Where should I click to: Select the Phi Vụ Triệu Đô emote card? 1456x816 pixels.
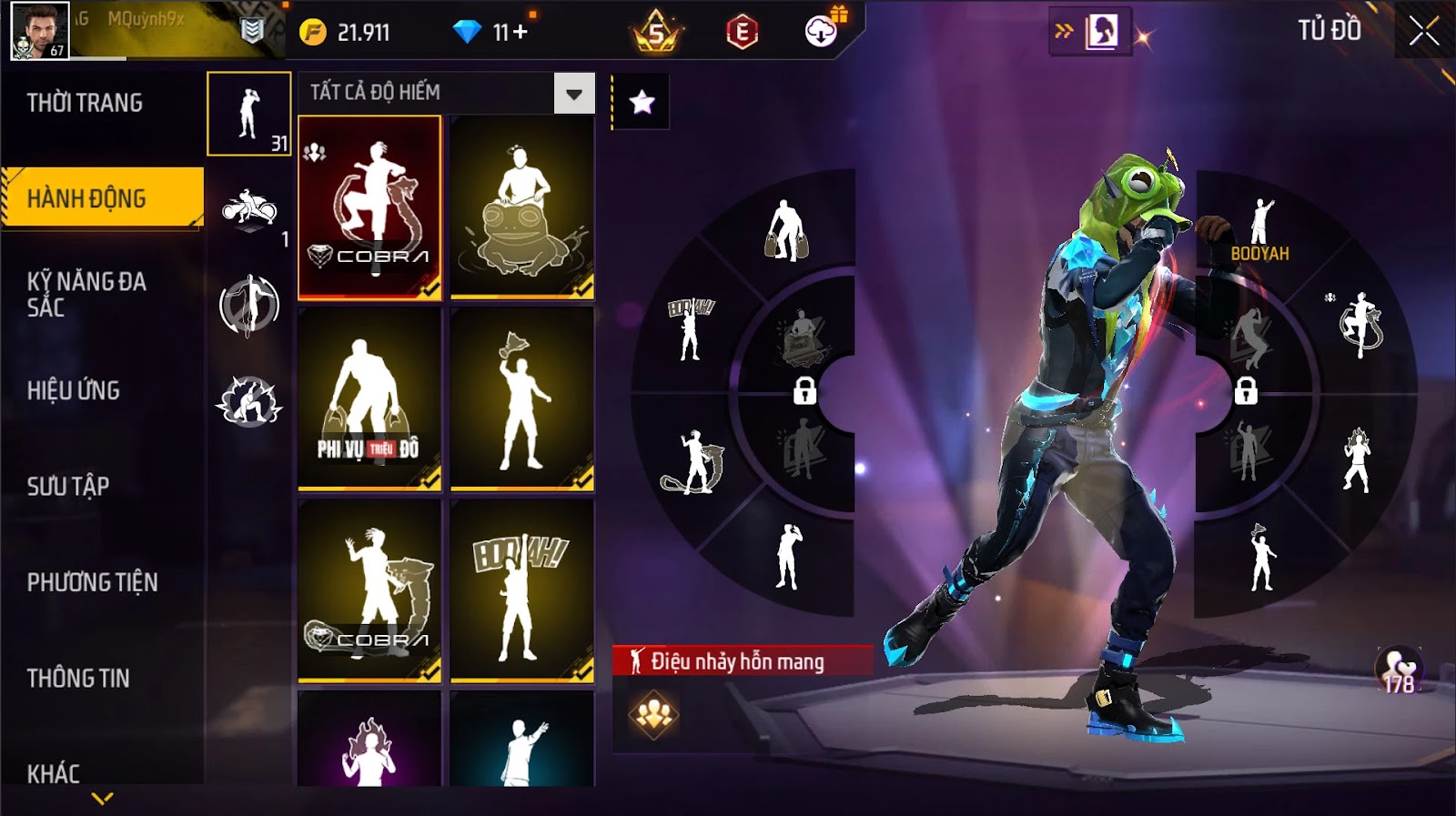coord(369,398)
